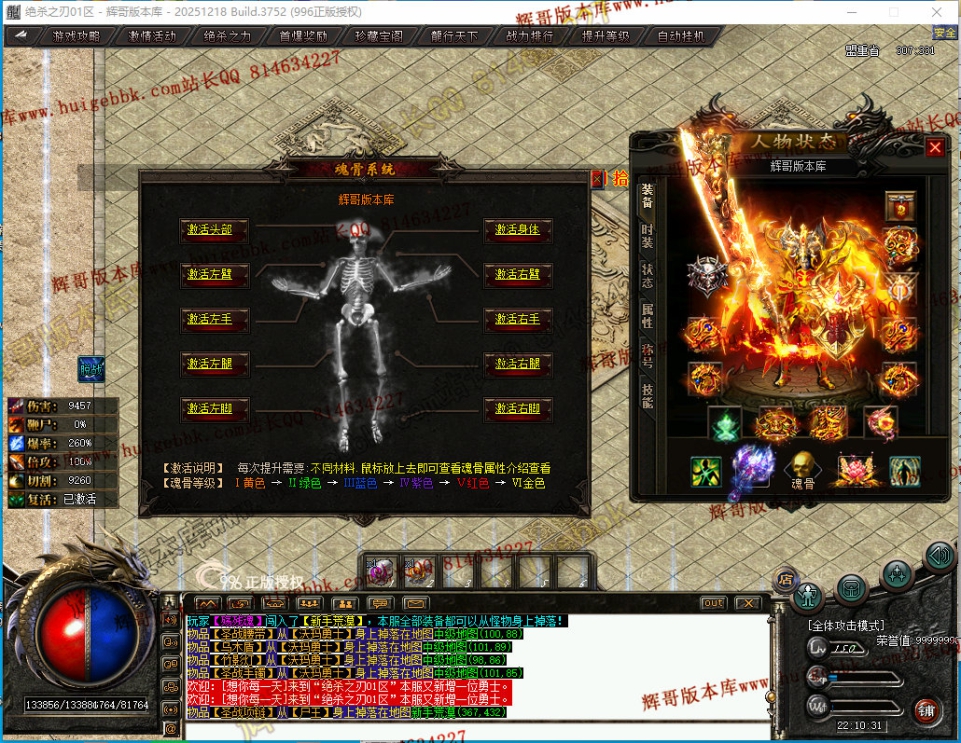
Task: Open the 自动挂机 auto-battle menu
Action: [x=681, y=36]
